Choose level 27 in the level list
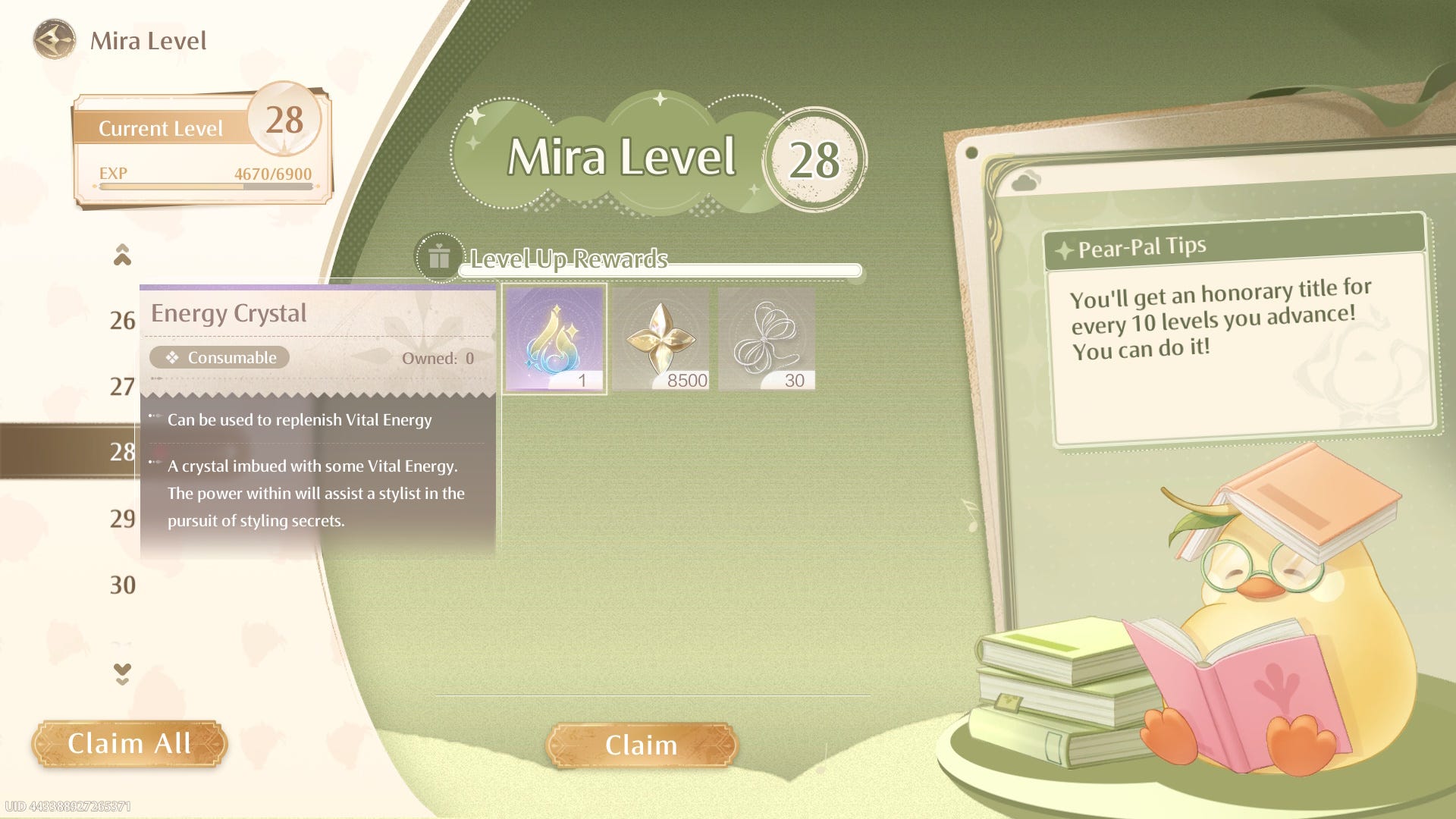Screen dimensions: 1456x819 122,387
